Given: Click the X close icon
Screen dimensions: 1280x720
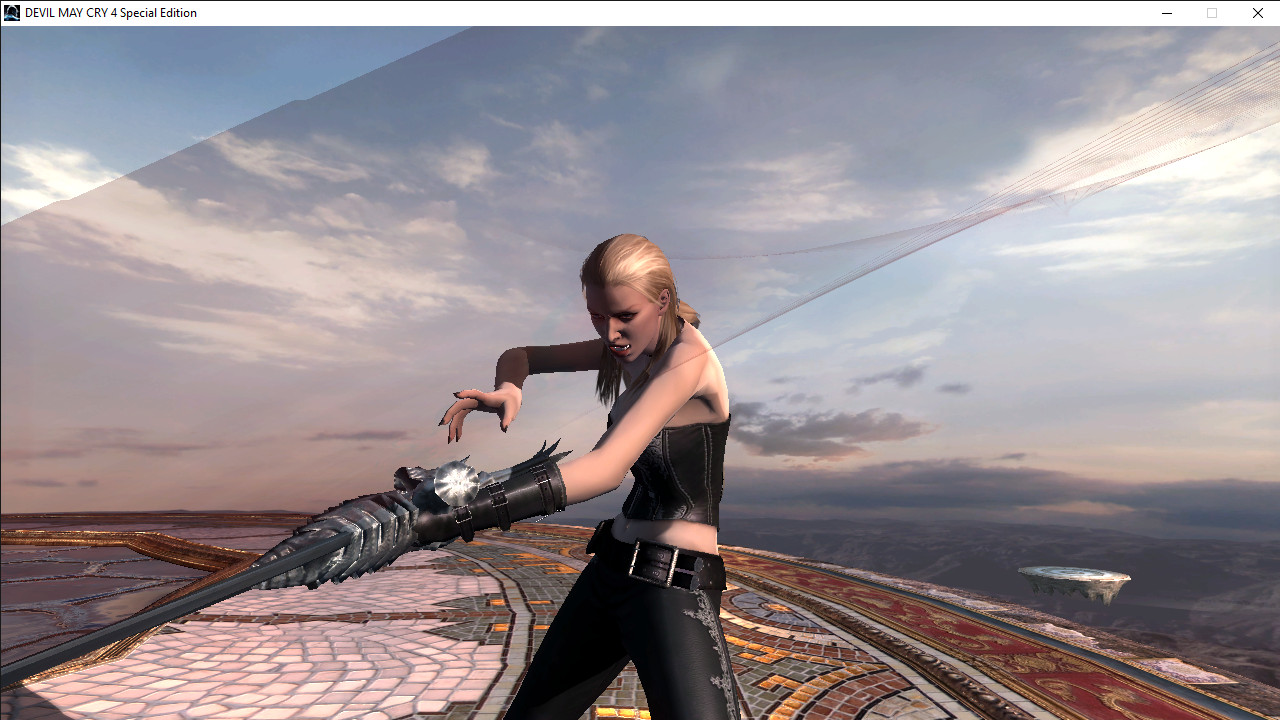Looking at the screenshot, I should (1256, 13).
